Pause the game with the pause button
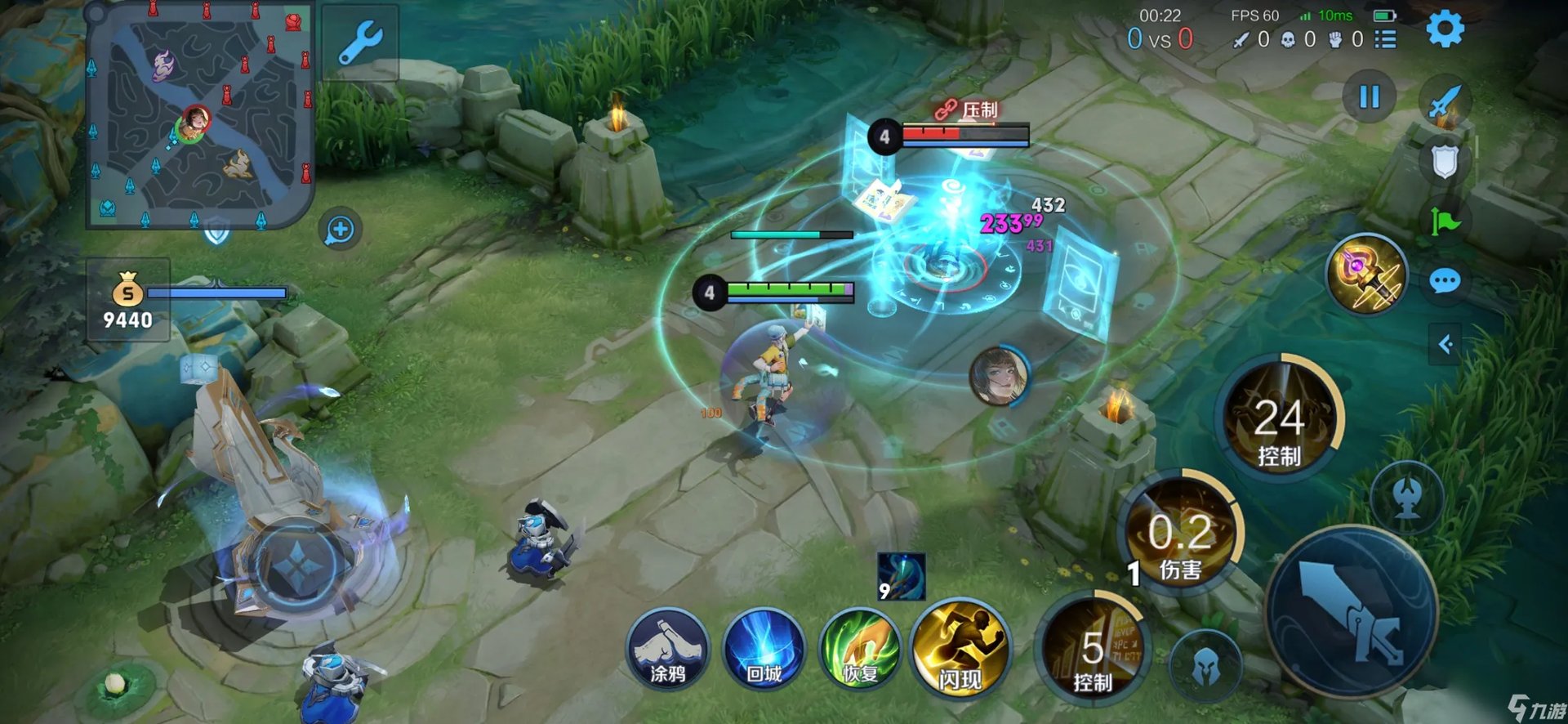The image size is (1568, 724). (1369, 97)
